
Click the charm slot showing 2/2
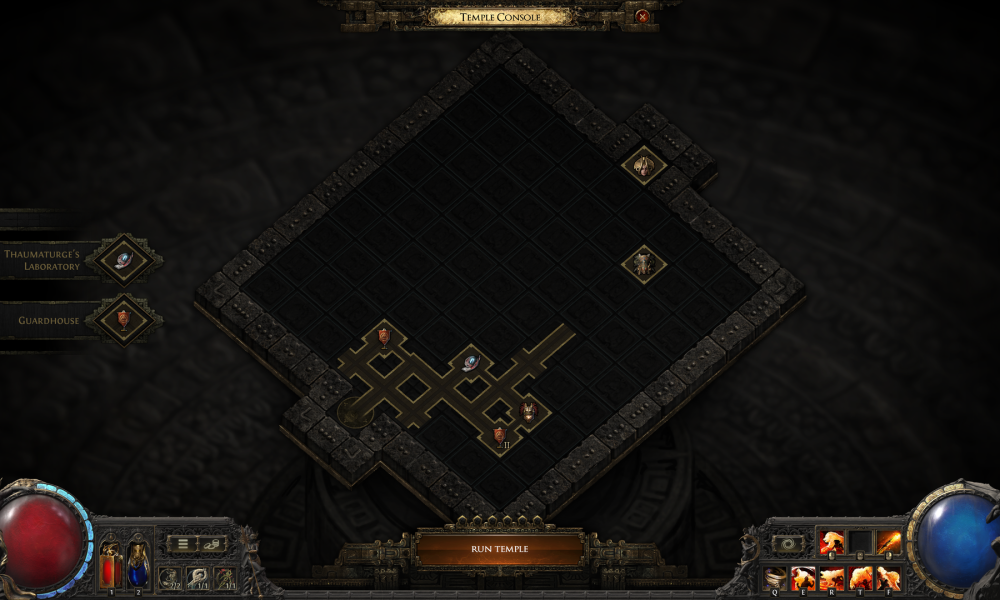coord(170,577)
